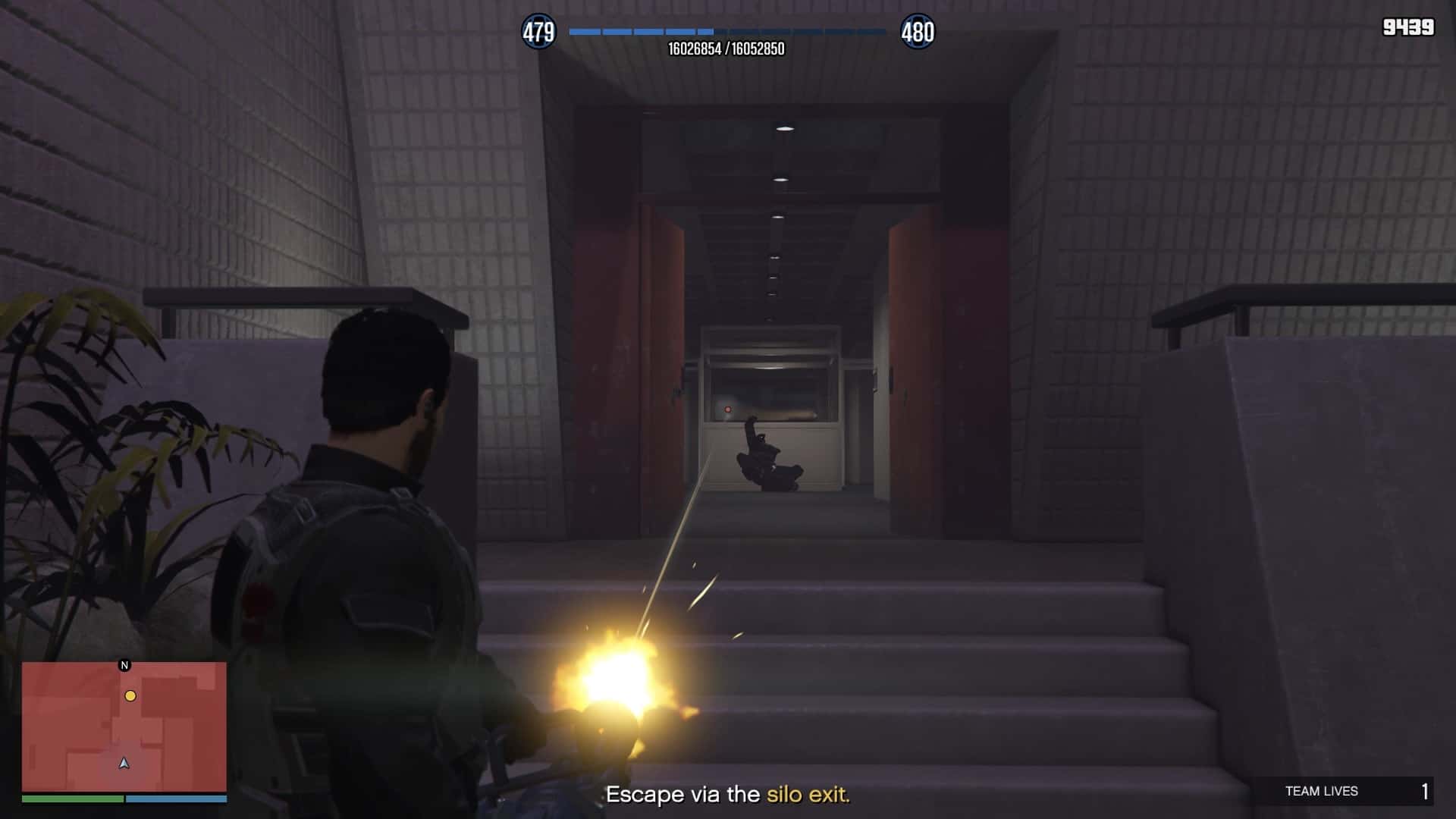Select the yellow objective blip on the minimap
The width and height of the screenshot is (1456, 819).
click(x=130, y=695)
